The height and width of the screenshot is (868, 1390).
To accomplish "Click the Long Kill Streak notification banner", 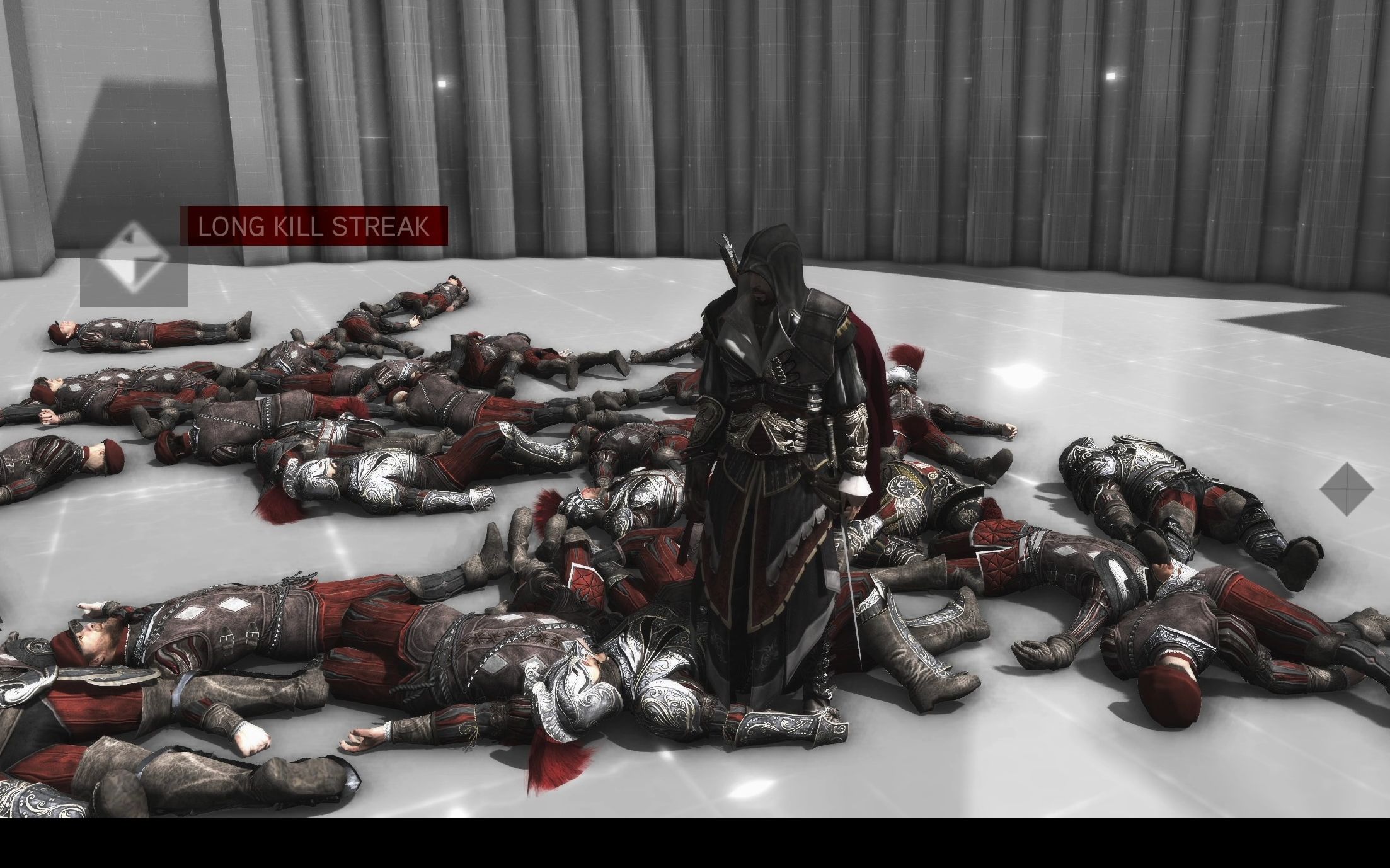I will click(x=314, y=226).
